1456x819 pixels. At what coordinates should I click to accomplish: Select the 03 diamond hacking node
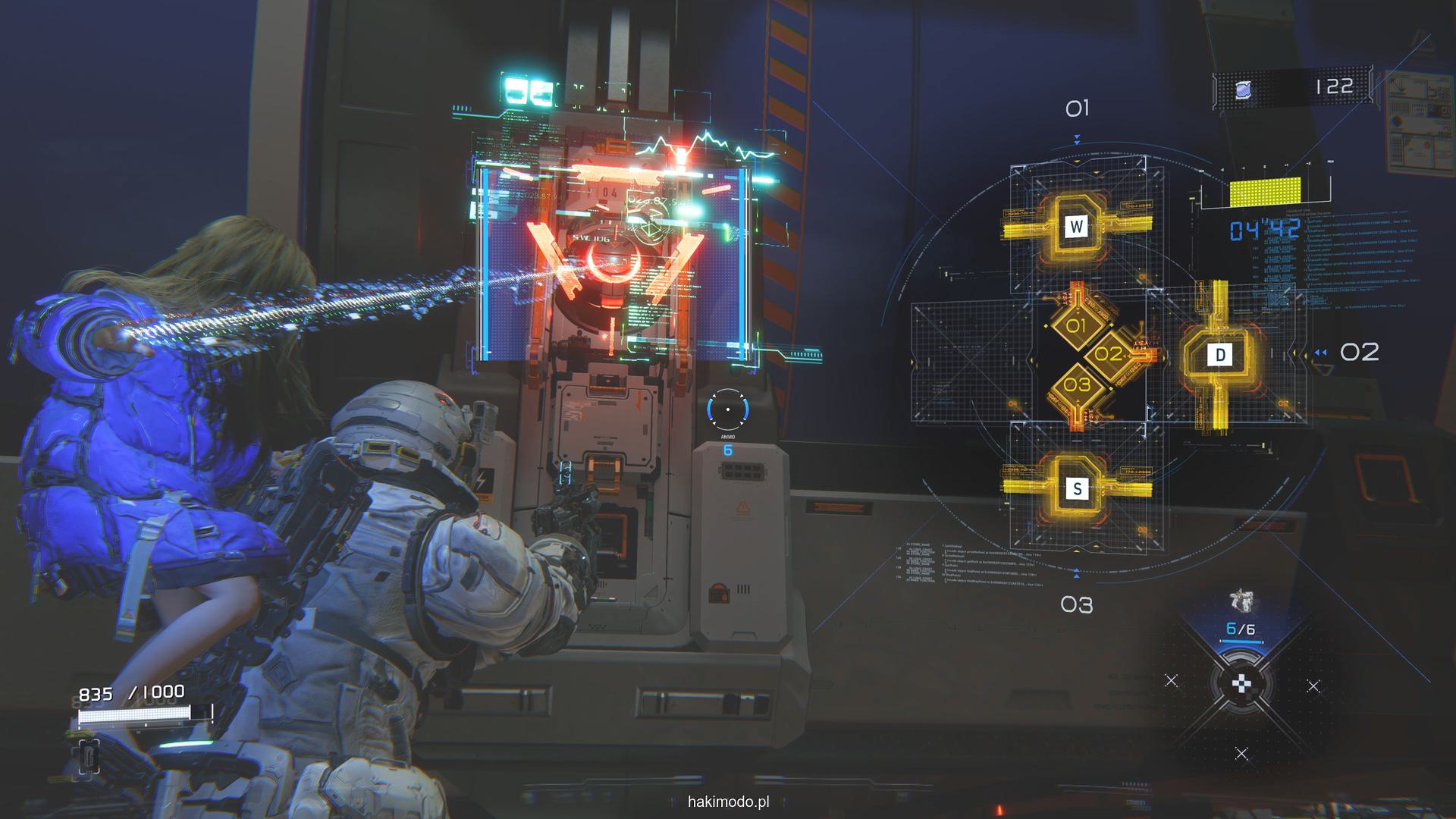pos(1076,385)
